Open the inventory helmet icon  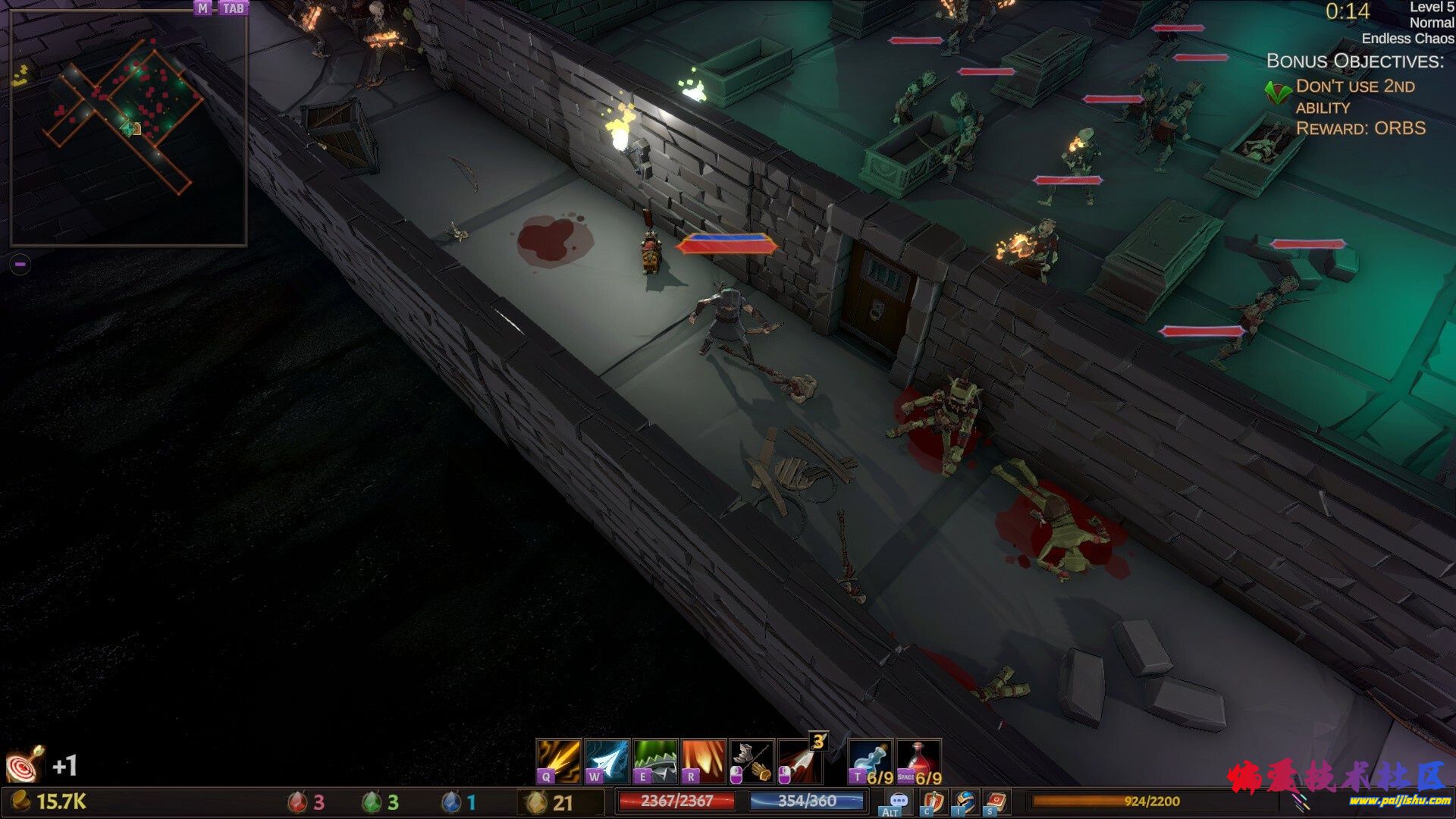click(x=965, y=802)
